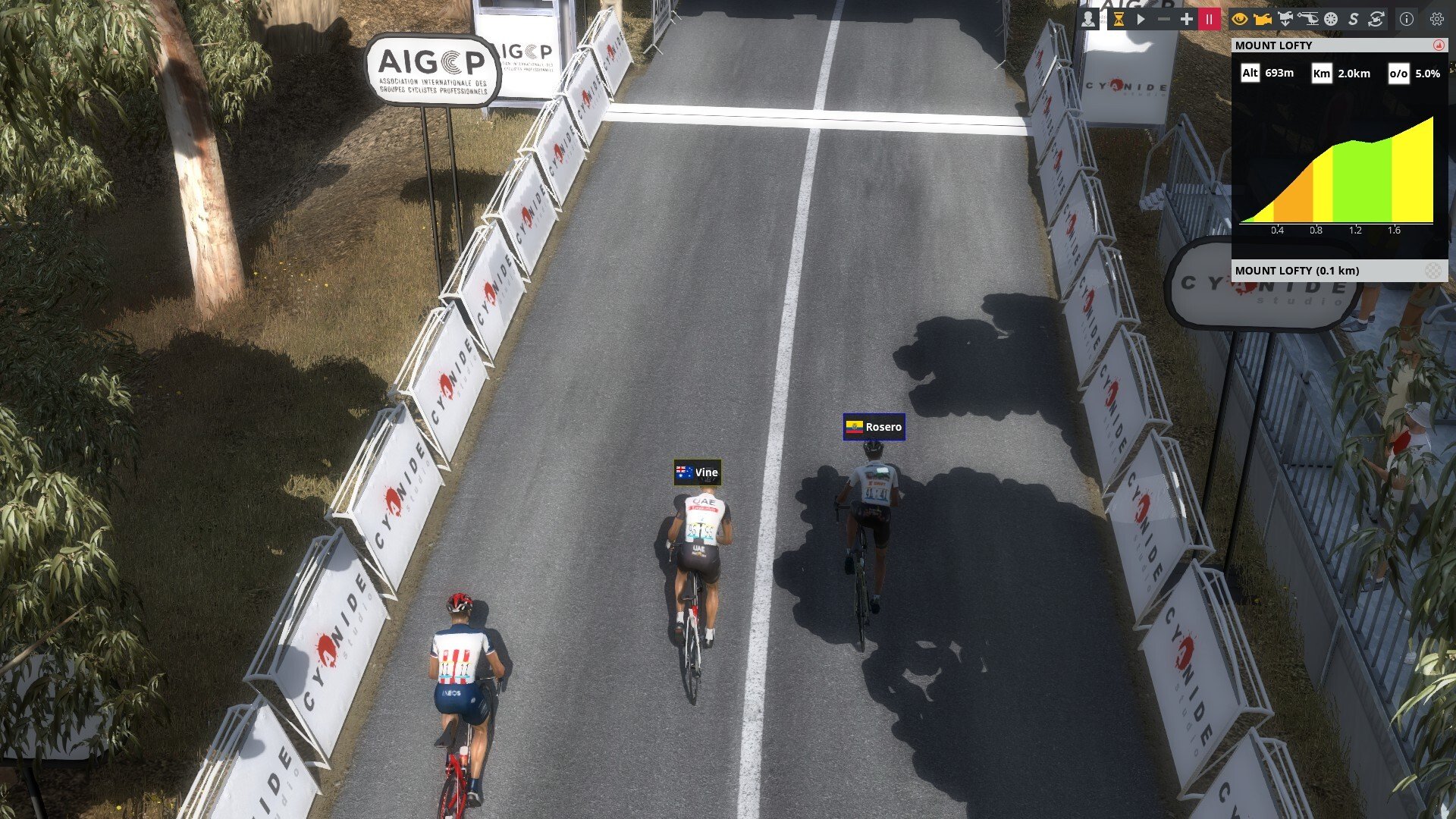The height and width of the screenshot is (819, 1456).
Task: Select Rosero's name tag
Action: (x=874, y=427)
